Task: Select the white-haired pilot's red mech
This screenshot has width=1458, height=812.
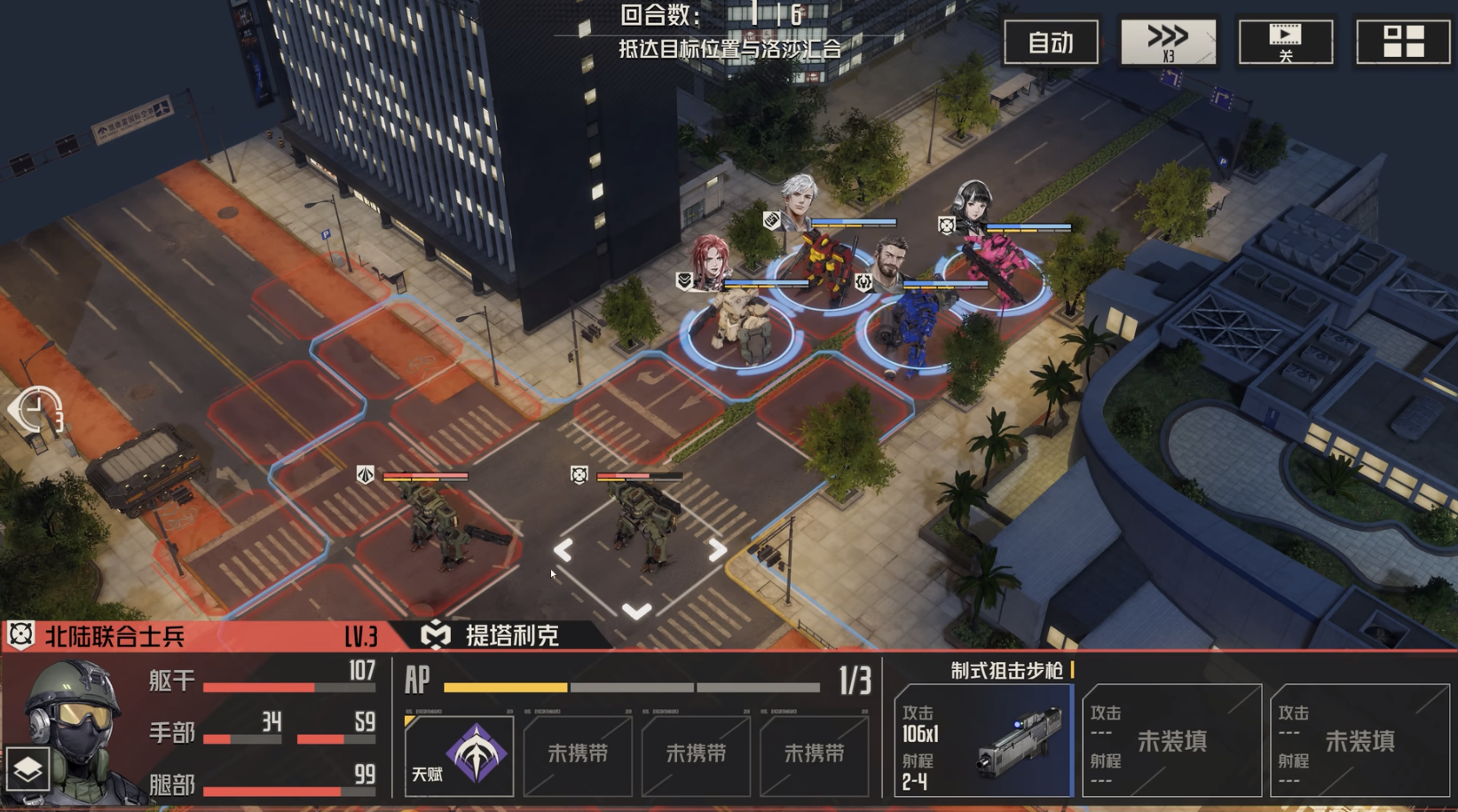Action: tap(825, 266)
